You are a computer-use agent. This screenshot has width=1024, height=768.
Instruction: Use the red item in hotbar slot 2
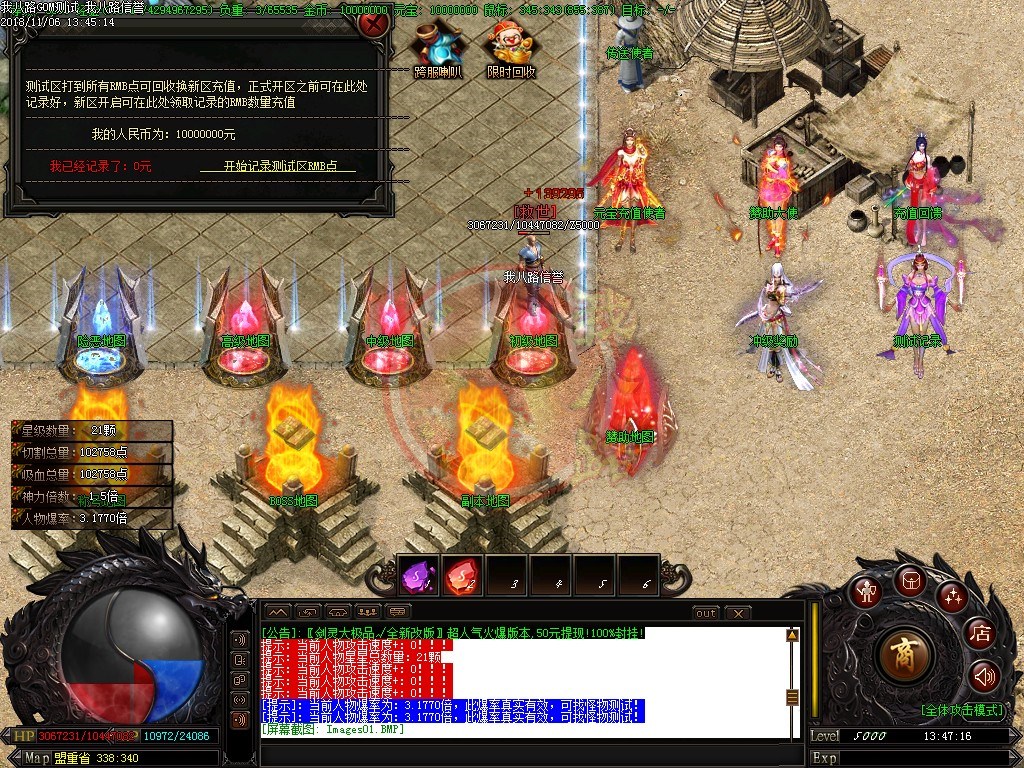[x=462, y=575]
